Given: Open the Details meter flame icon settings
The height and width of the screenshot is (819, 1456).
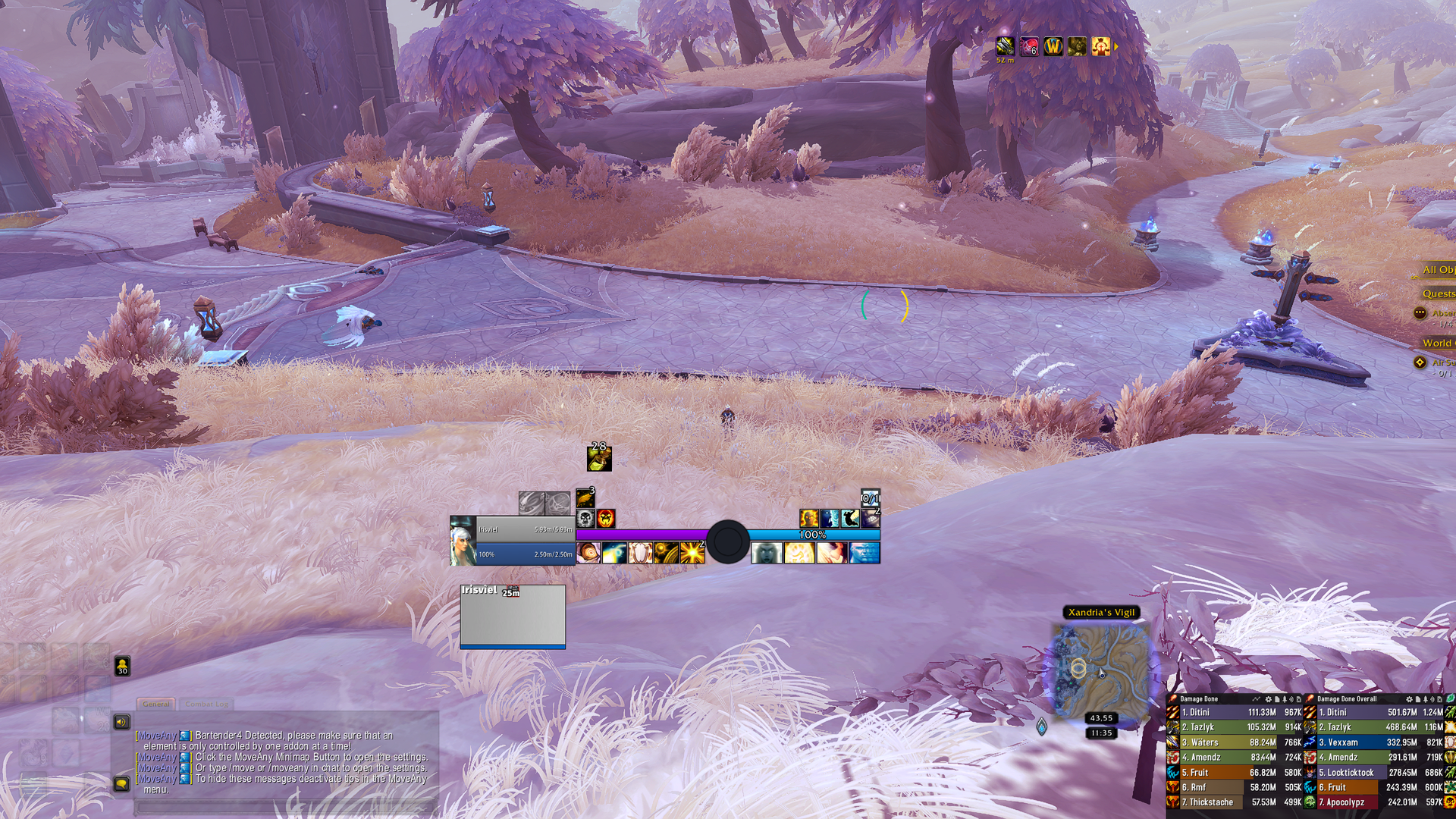Looking at the screenshot, I should [x=1174, y=698].
